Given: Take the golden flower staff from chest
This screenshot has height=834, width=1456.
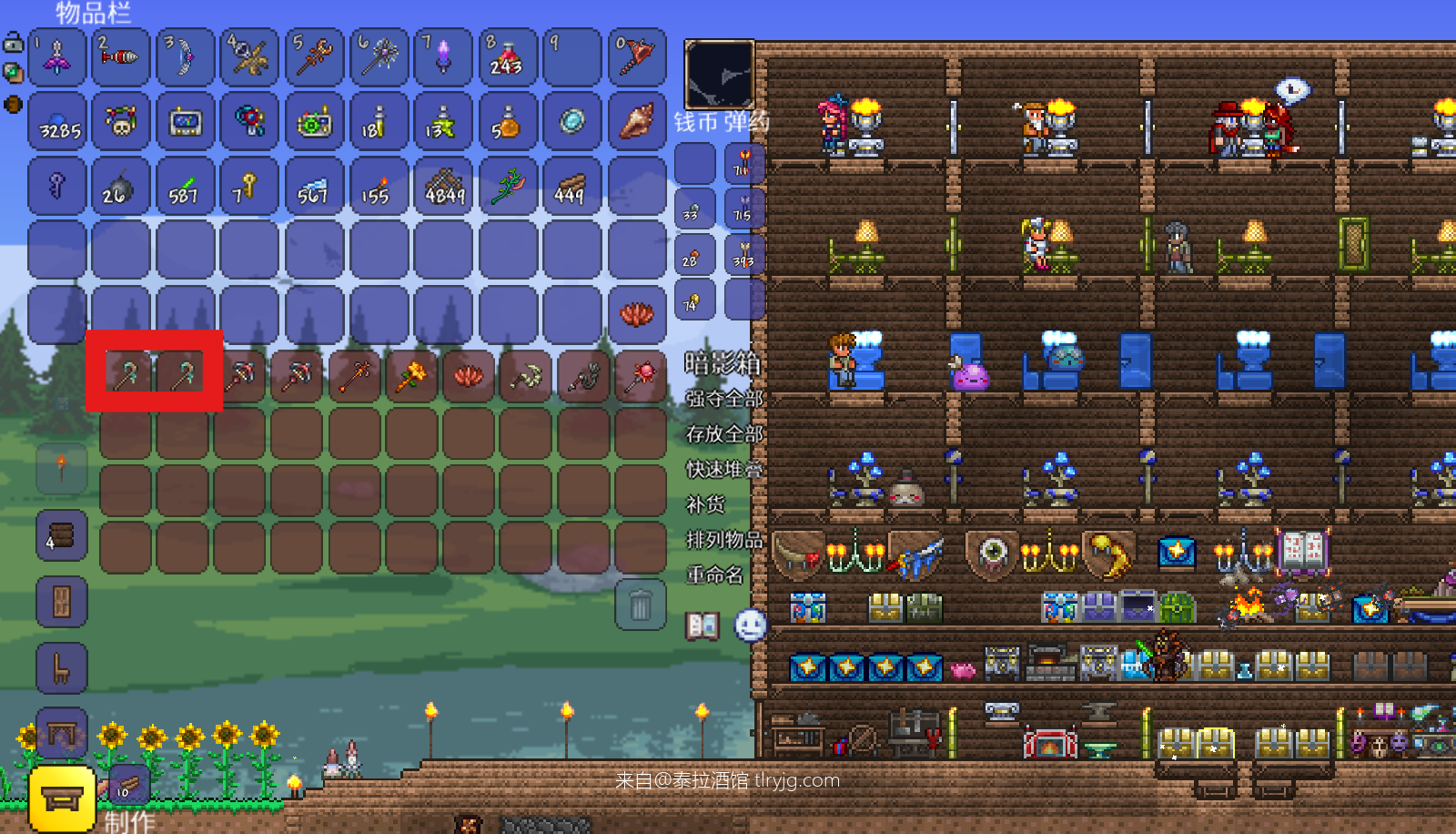Looking at the screenshot, I should pos(411,375).
